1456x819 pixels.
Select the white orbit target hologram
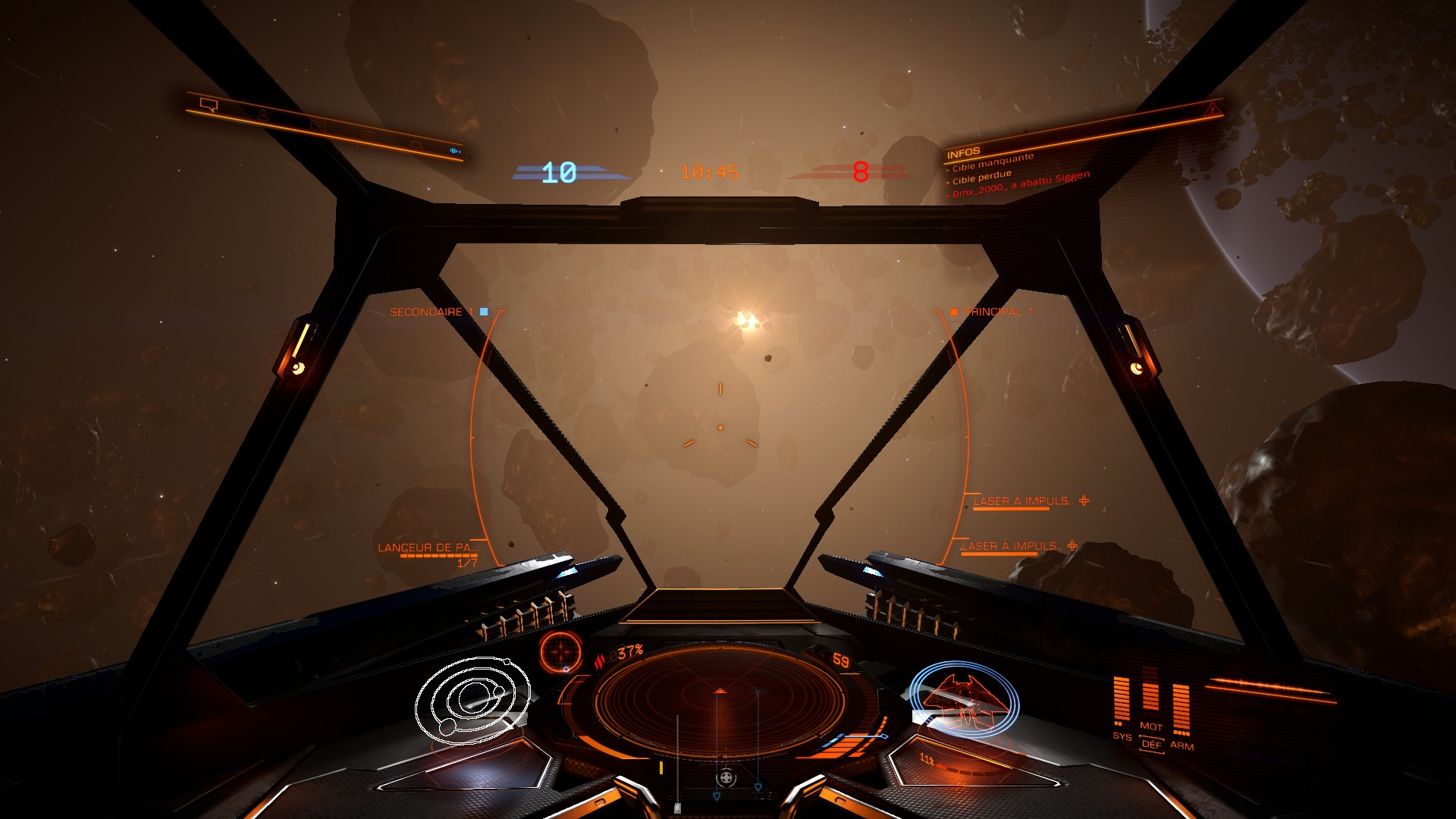(472, 700)
